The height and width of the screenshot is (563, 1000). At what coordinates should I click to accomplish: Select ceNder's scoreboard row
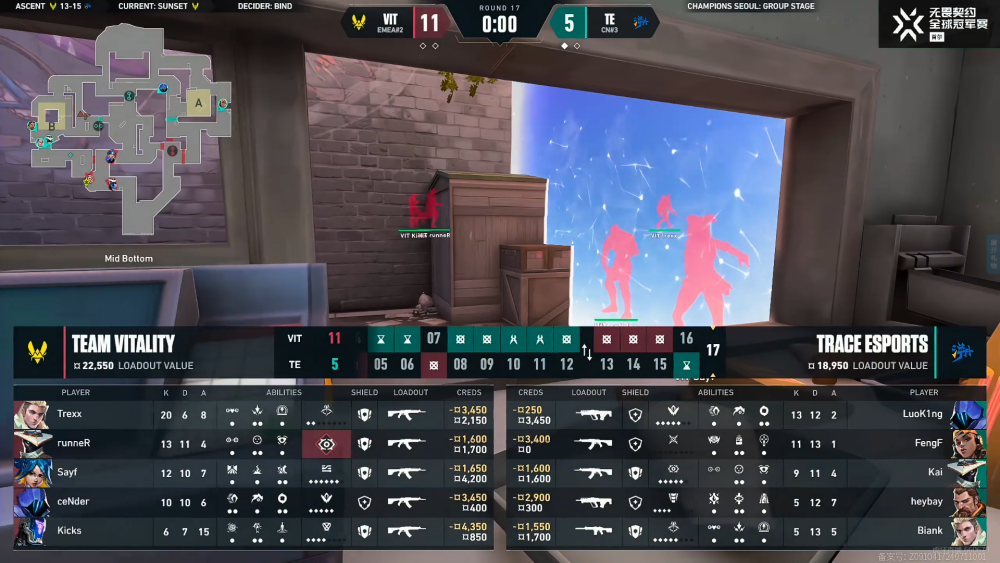click(x=250, y=501)
